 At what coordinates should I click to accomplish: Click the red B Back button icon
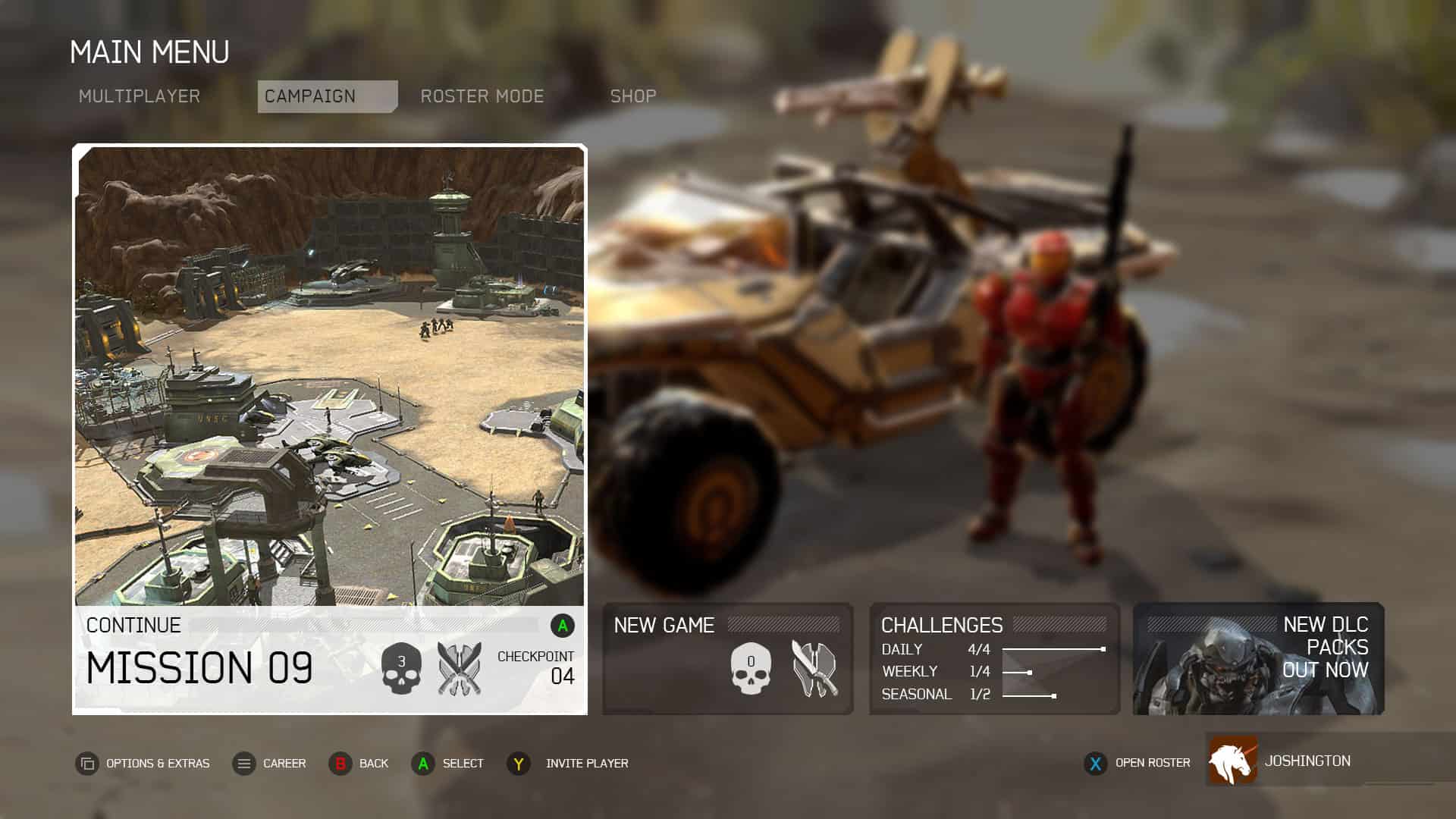click(340, 764)
